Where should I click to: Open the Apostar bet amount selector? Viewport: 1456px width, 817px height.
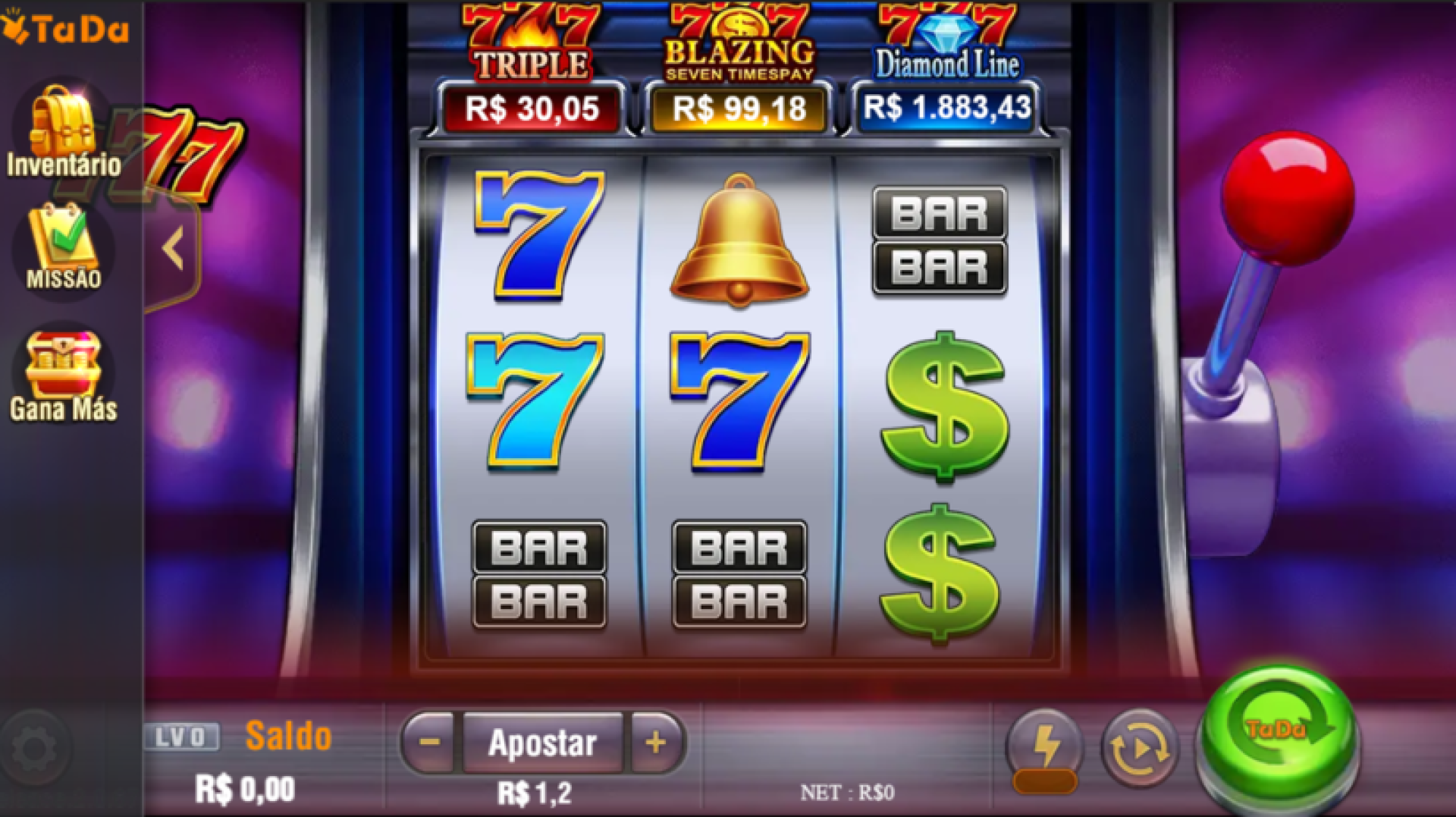click(542, 743)
